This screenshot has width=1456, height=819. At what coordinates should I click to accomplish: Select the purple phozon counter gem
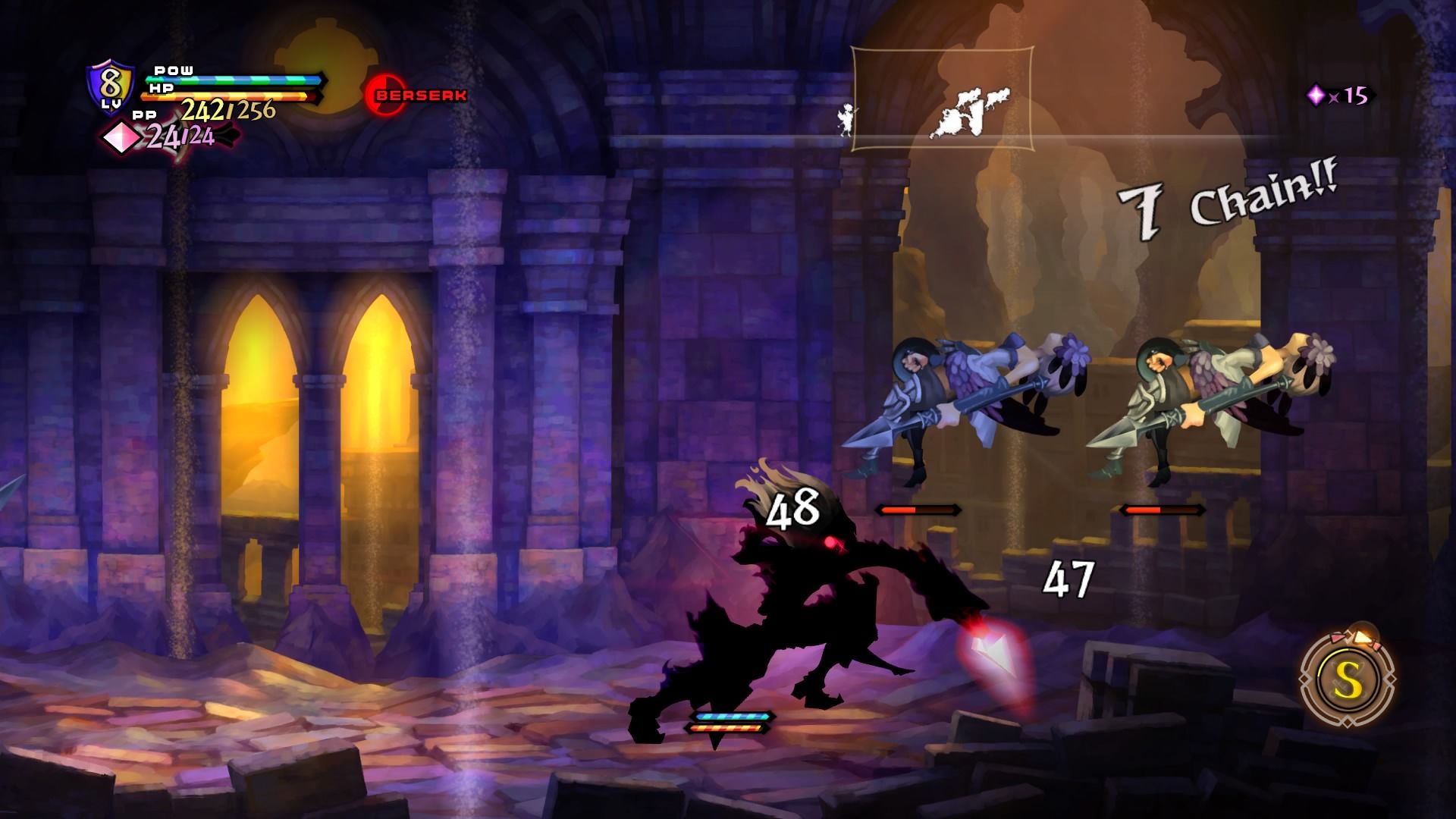(1316, 96)
